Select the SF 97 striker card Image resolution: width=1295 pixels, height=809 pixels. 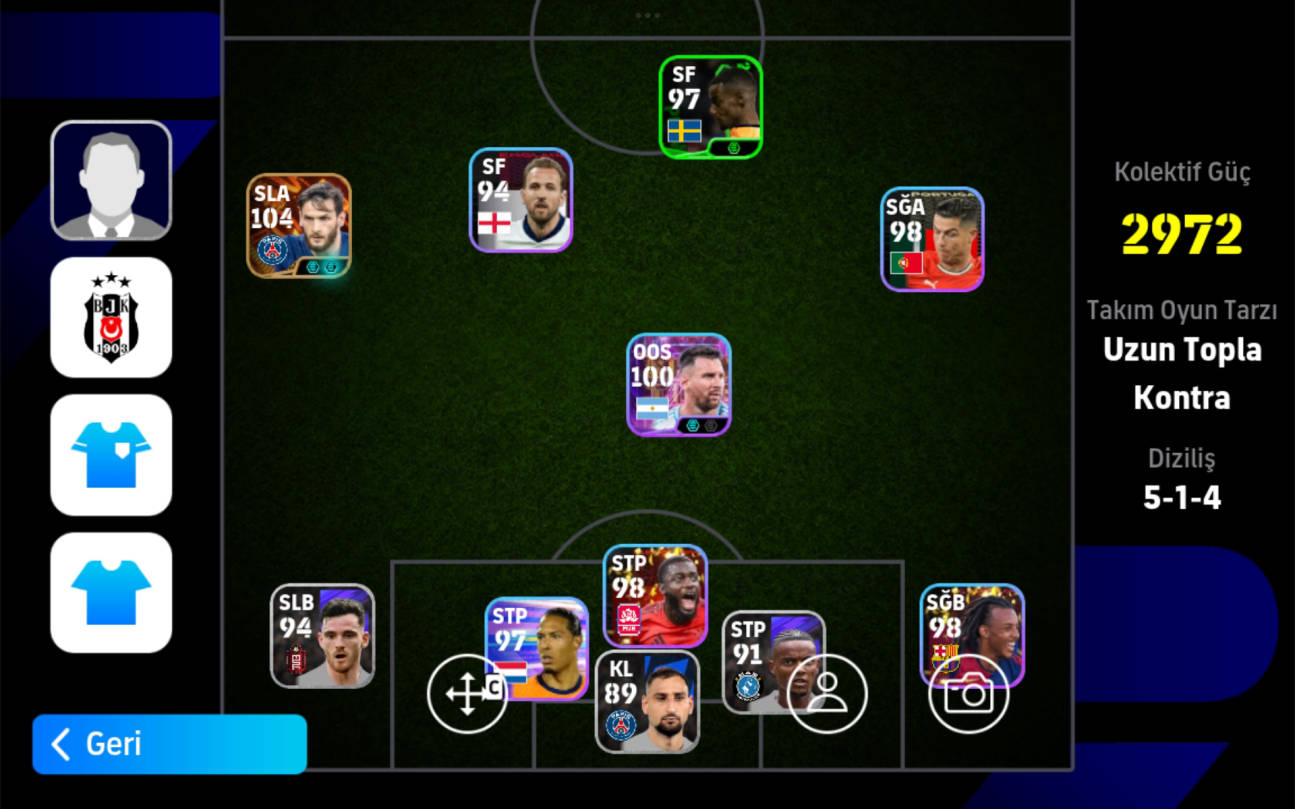[x=711, y=107]
